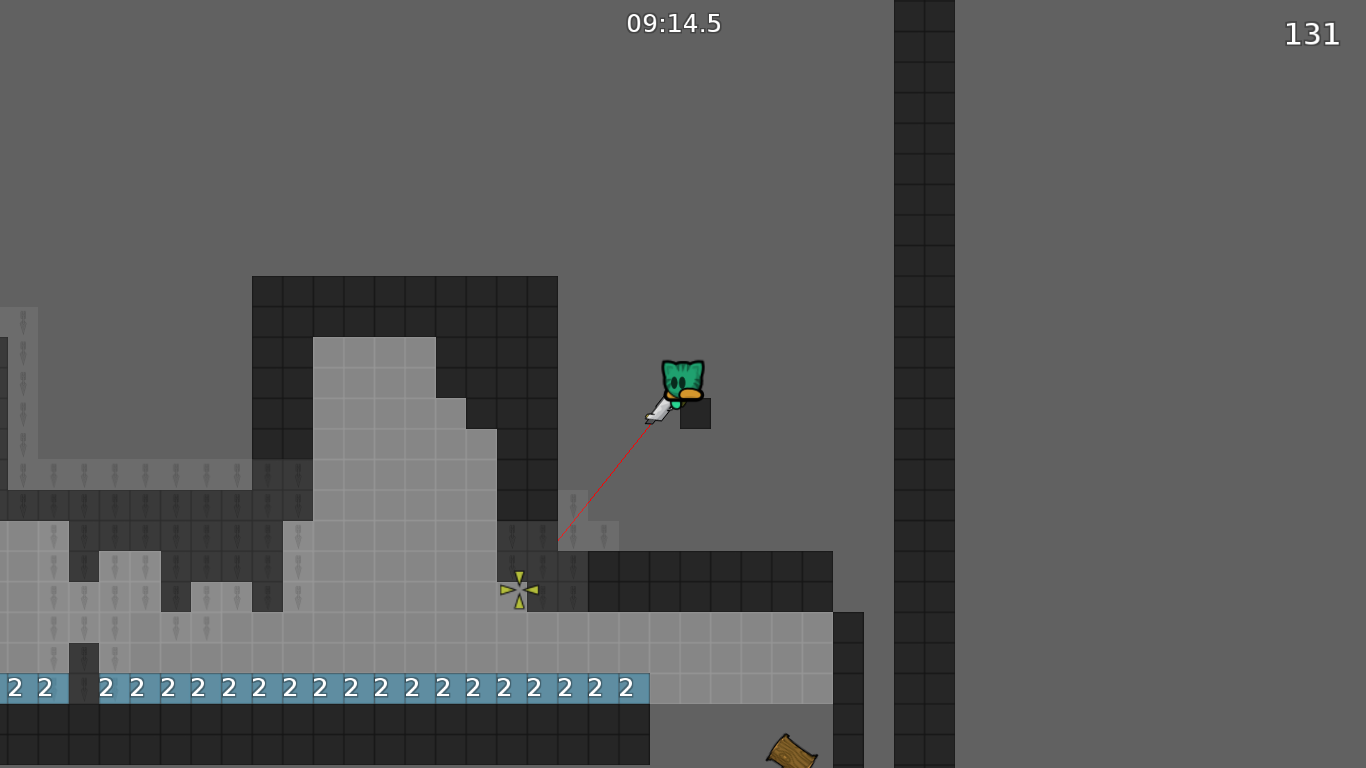
Task: Click the small dark block below the cat
Action: coord(694,413)
